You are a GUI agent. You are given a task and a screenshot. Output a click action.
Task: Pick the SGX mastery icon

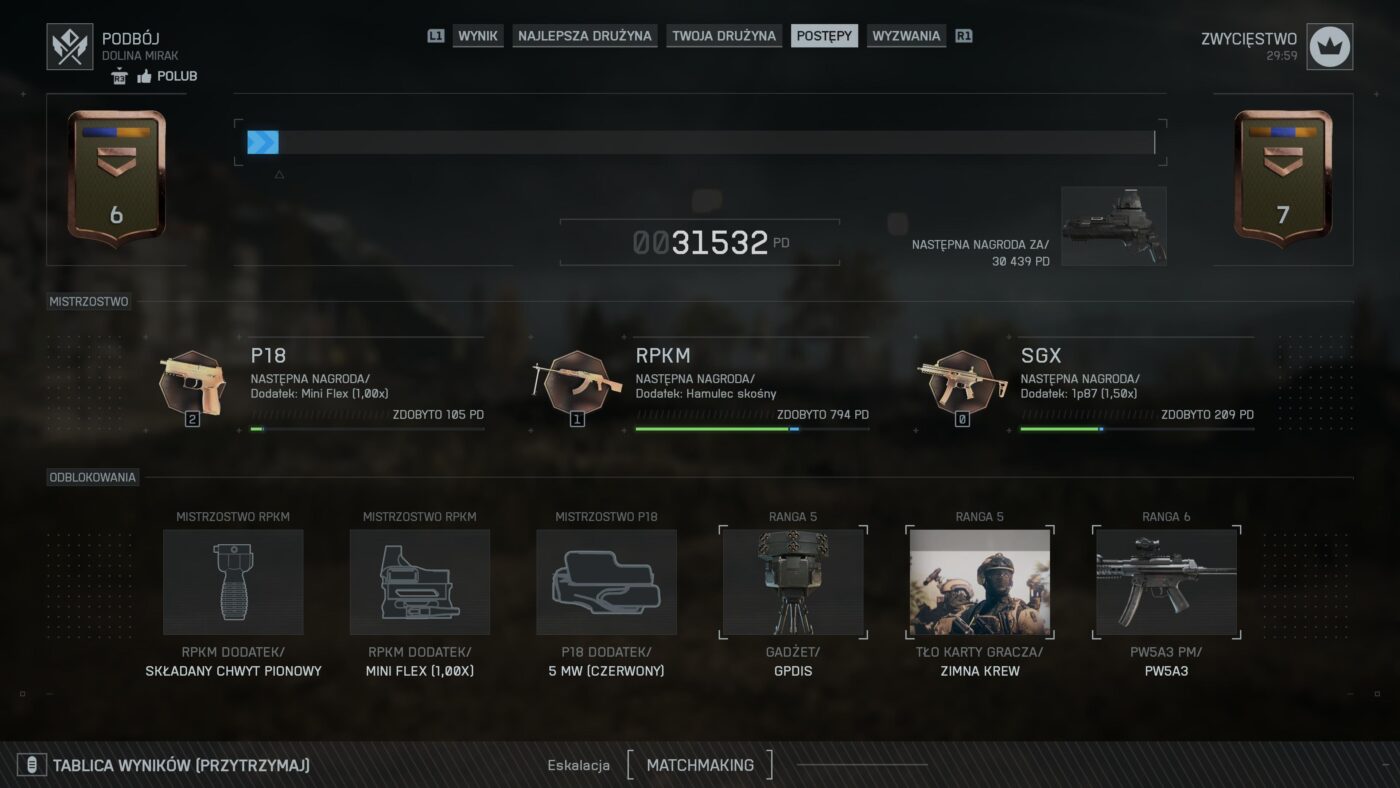(x=962, y=383)
